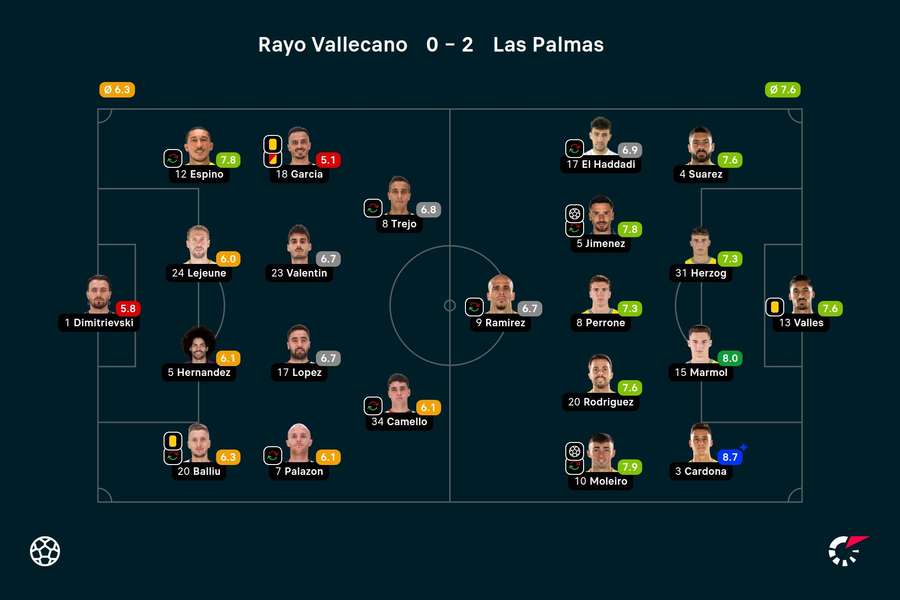
Task: Select Trejo's player portrait
Action: coord(399,196)
